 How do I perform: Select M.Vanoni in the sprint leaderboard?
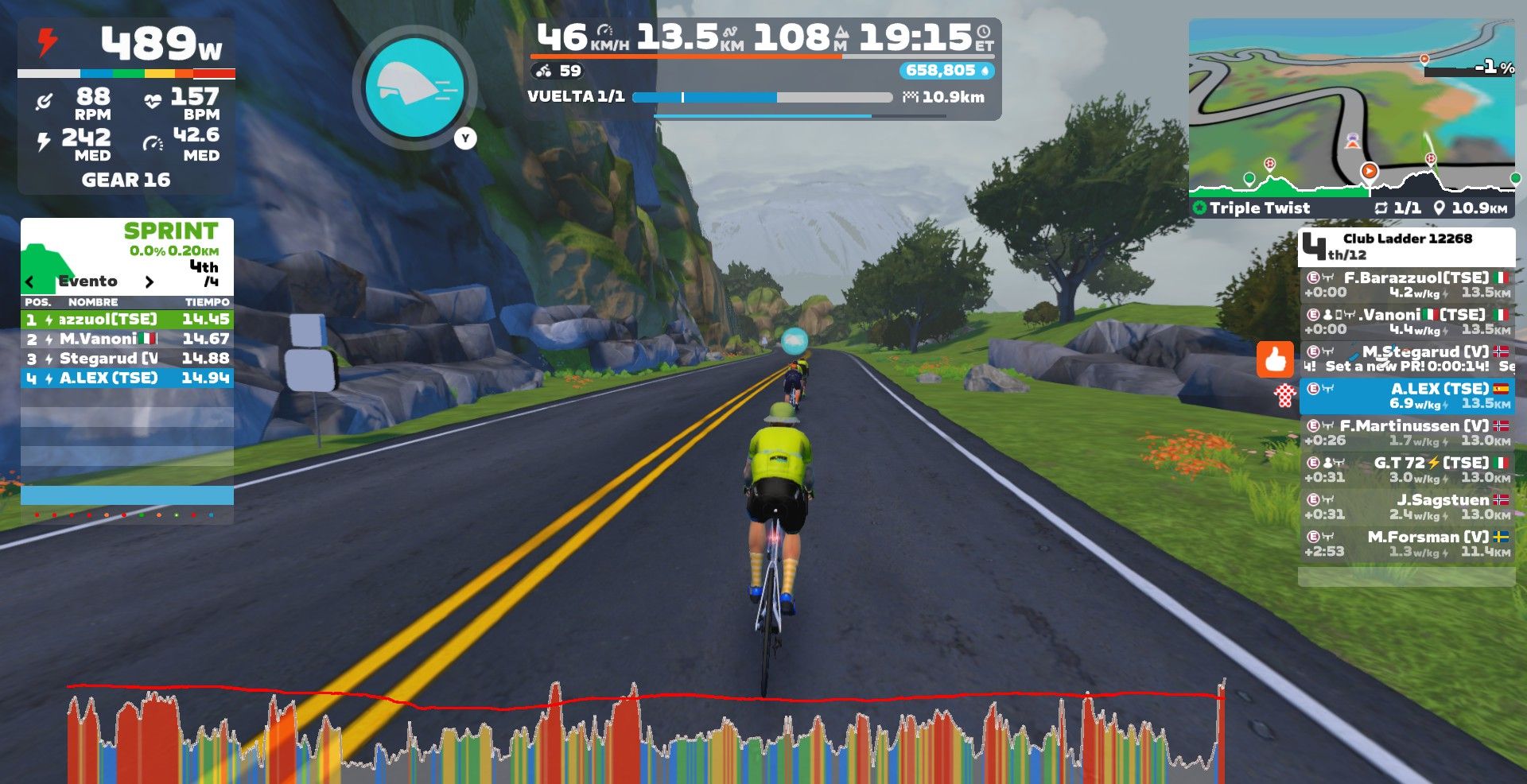point(127,339)
